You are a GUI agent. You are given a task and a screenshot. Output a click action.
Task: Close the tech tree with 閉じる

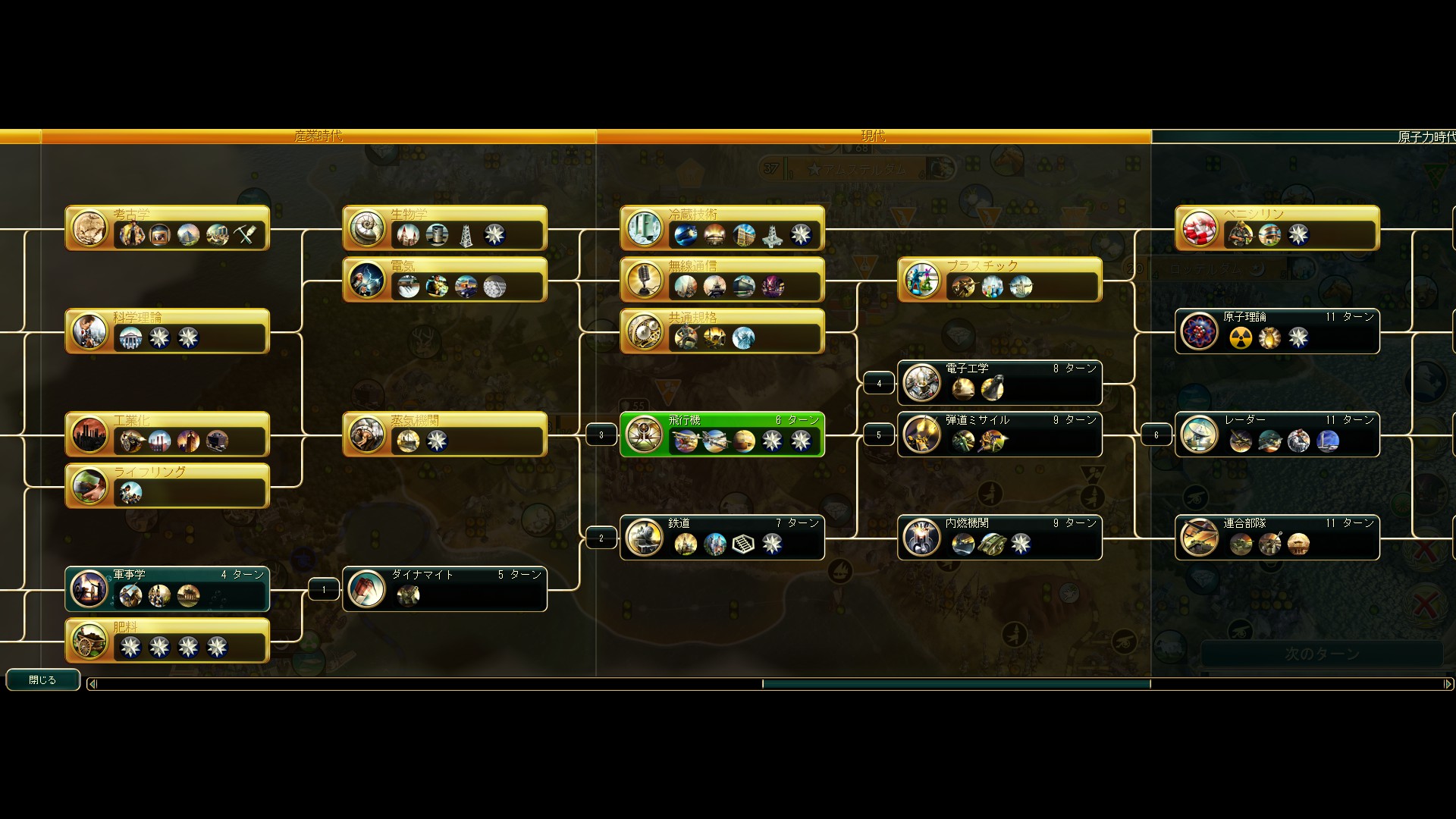pos(42,680)
